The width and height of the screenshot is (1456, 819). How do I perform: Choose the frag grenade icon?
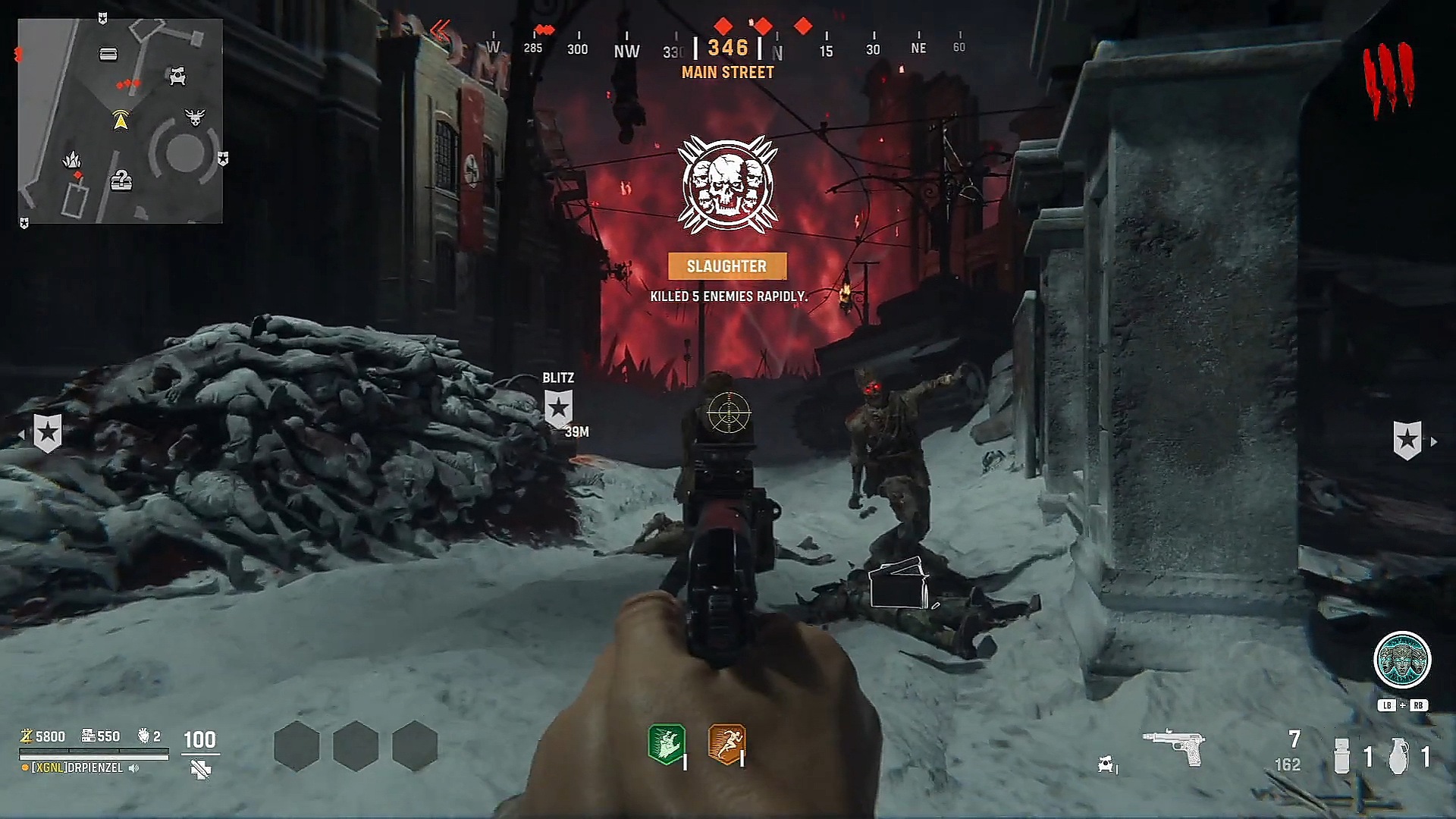coord(1398,756)
